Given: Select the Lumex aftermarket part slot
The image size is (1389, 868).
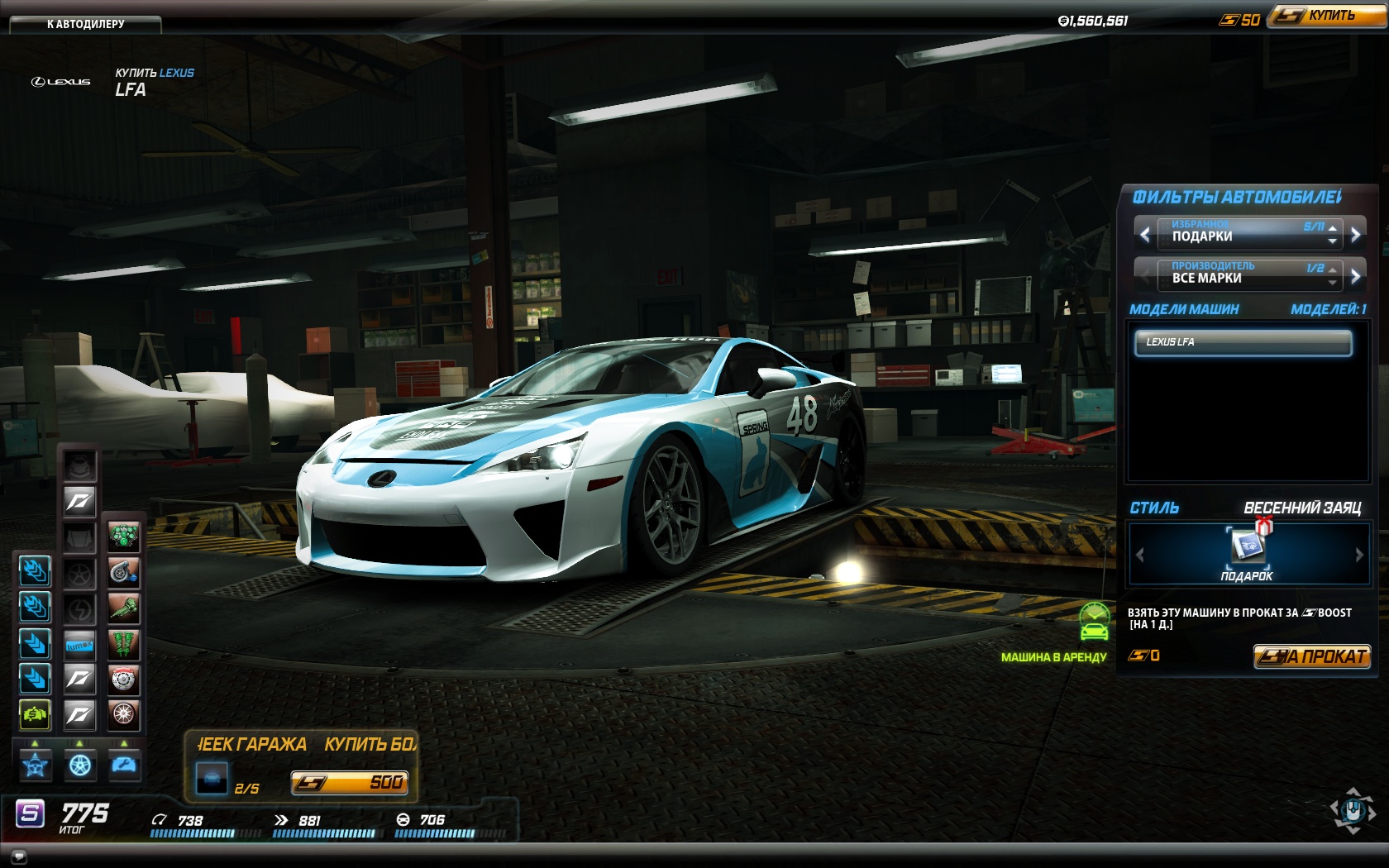Looking at the screenshot, I should [x=80, y=644].
